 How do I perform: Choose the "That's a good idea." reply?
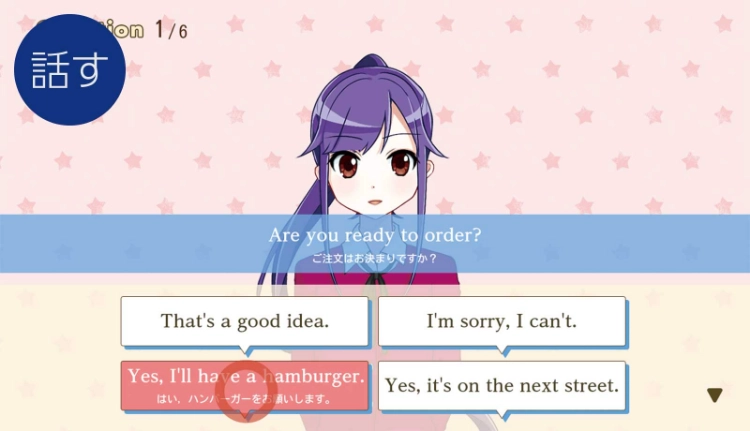click(x=245, y=322)
